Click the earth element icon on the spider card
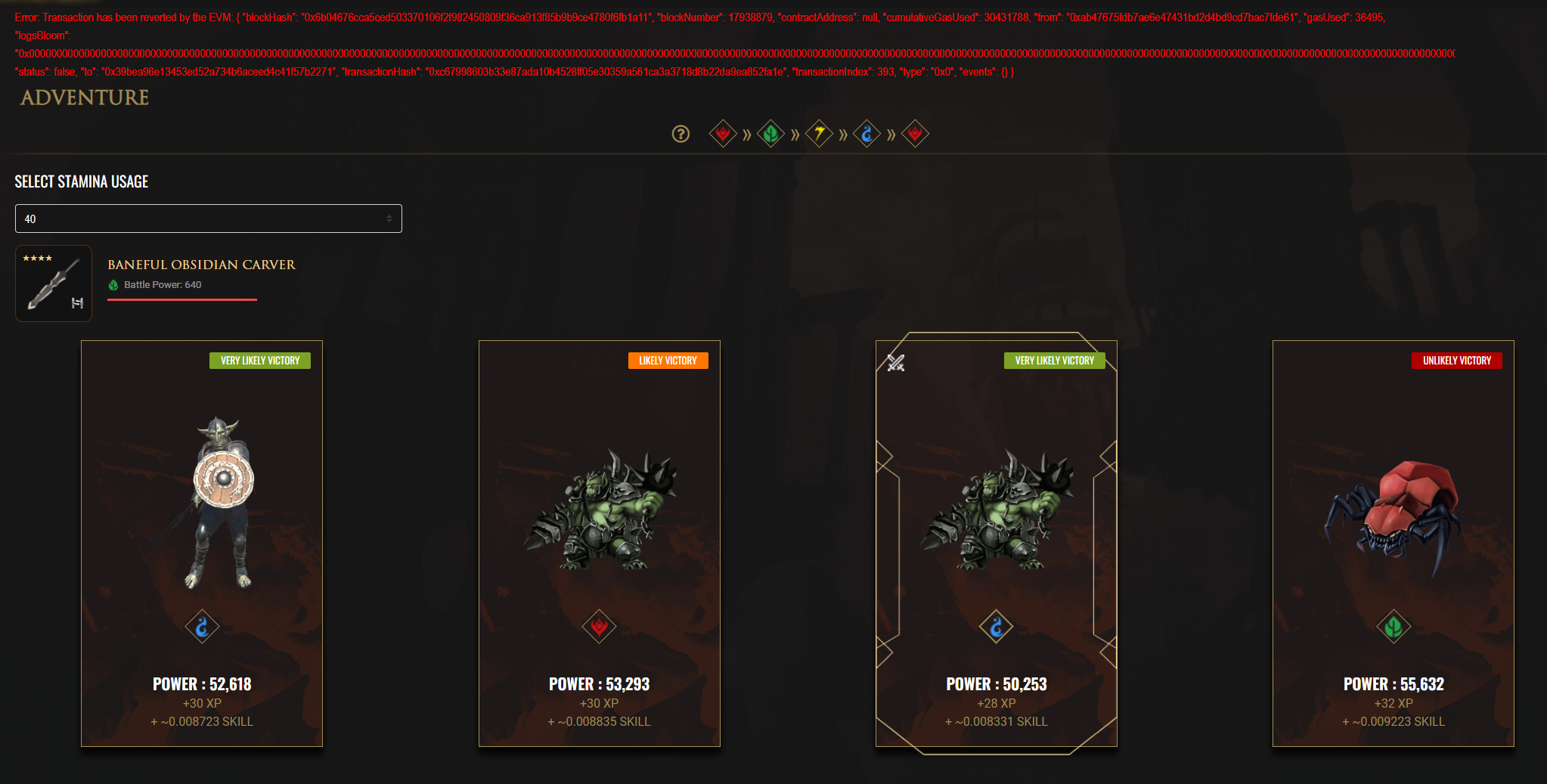This screenshot has width=1547, height=784. coord(1394,626)
